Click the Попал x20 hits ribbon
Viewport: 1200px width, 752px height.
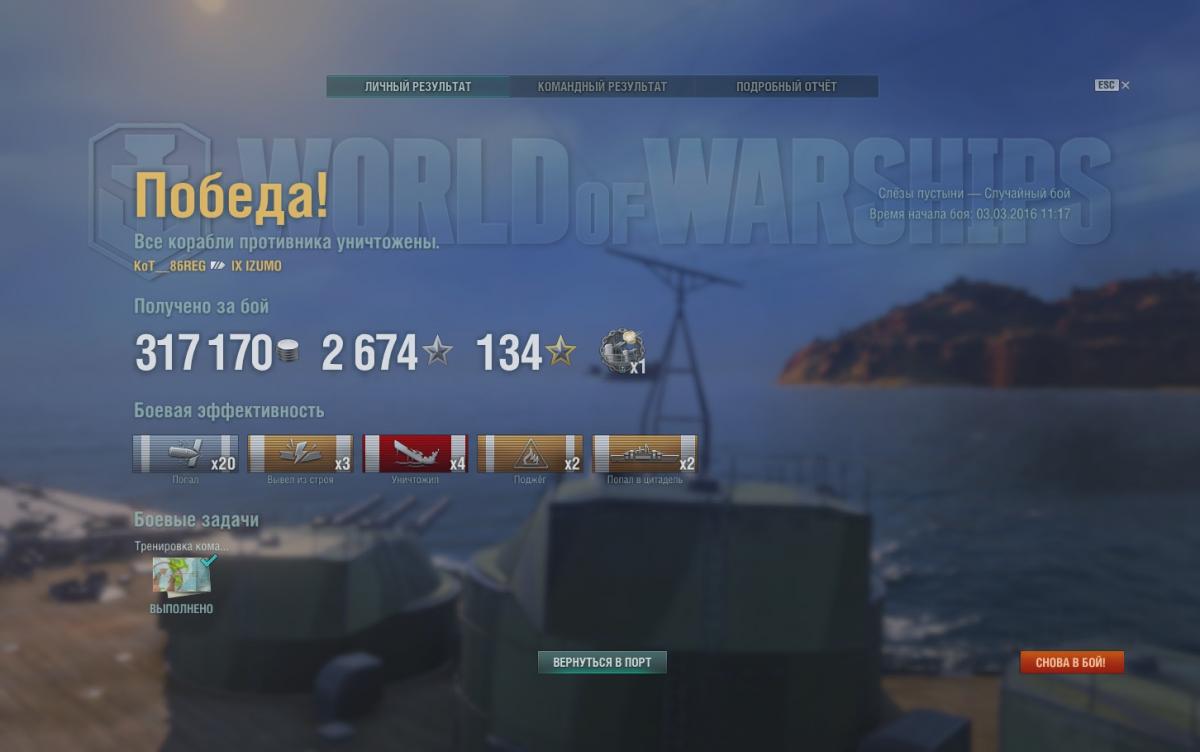point(185,454)
